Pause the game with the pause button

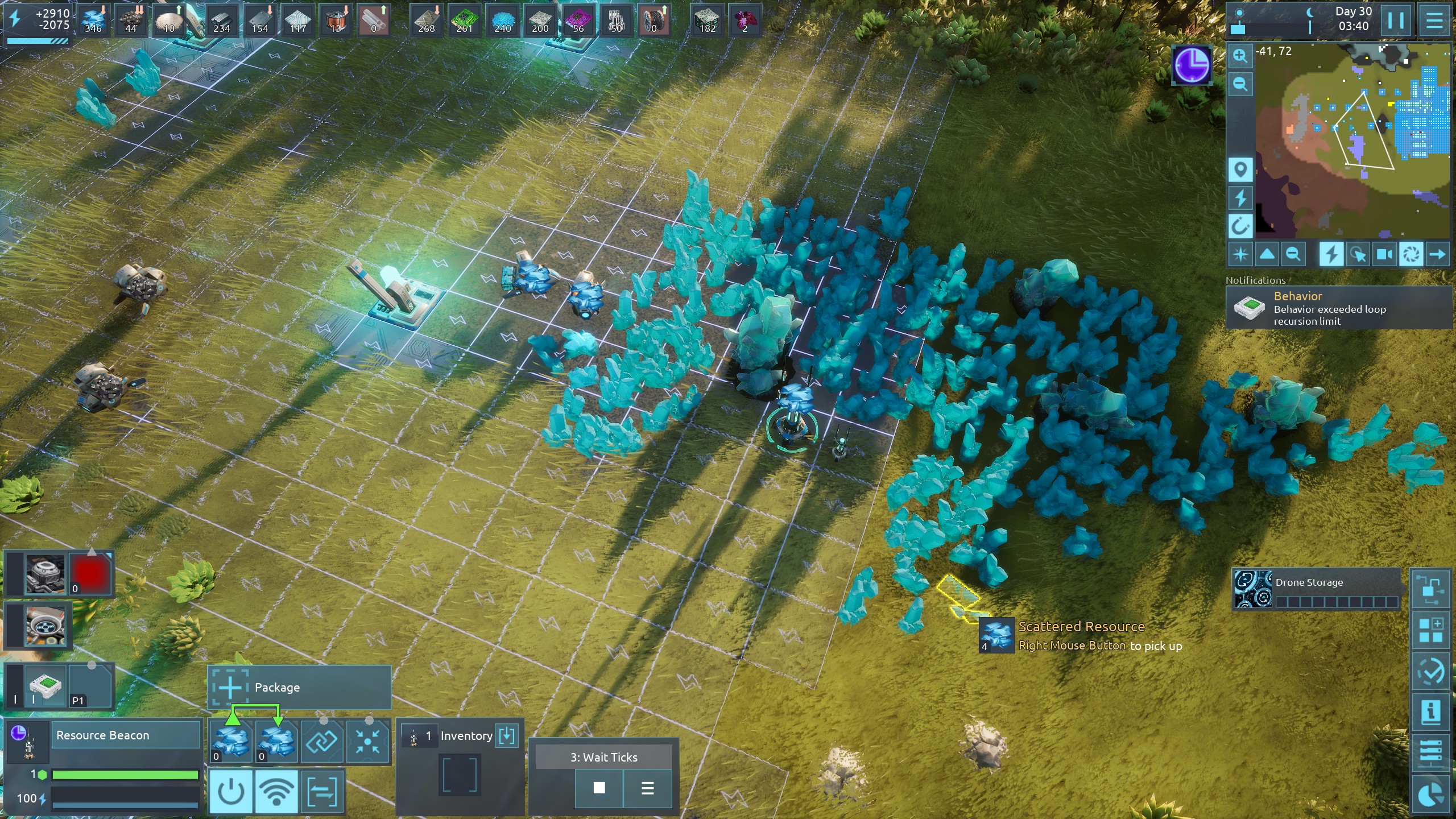click(x=1395, y=20)
